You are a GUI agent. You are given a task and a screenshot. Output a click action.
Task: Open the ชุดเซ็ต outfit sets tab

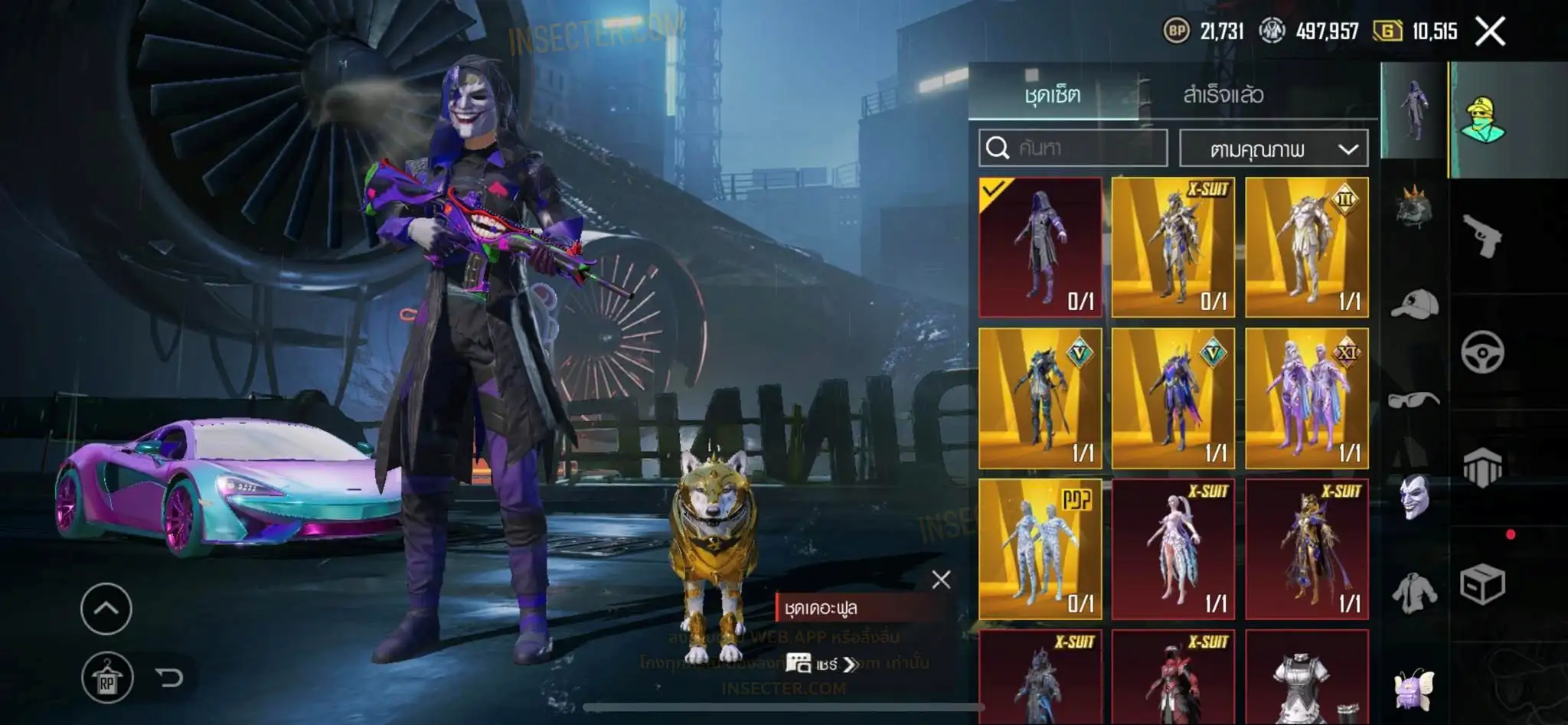pos(1053,95)
